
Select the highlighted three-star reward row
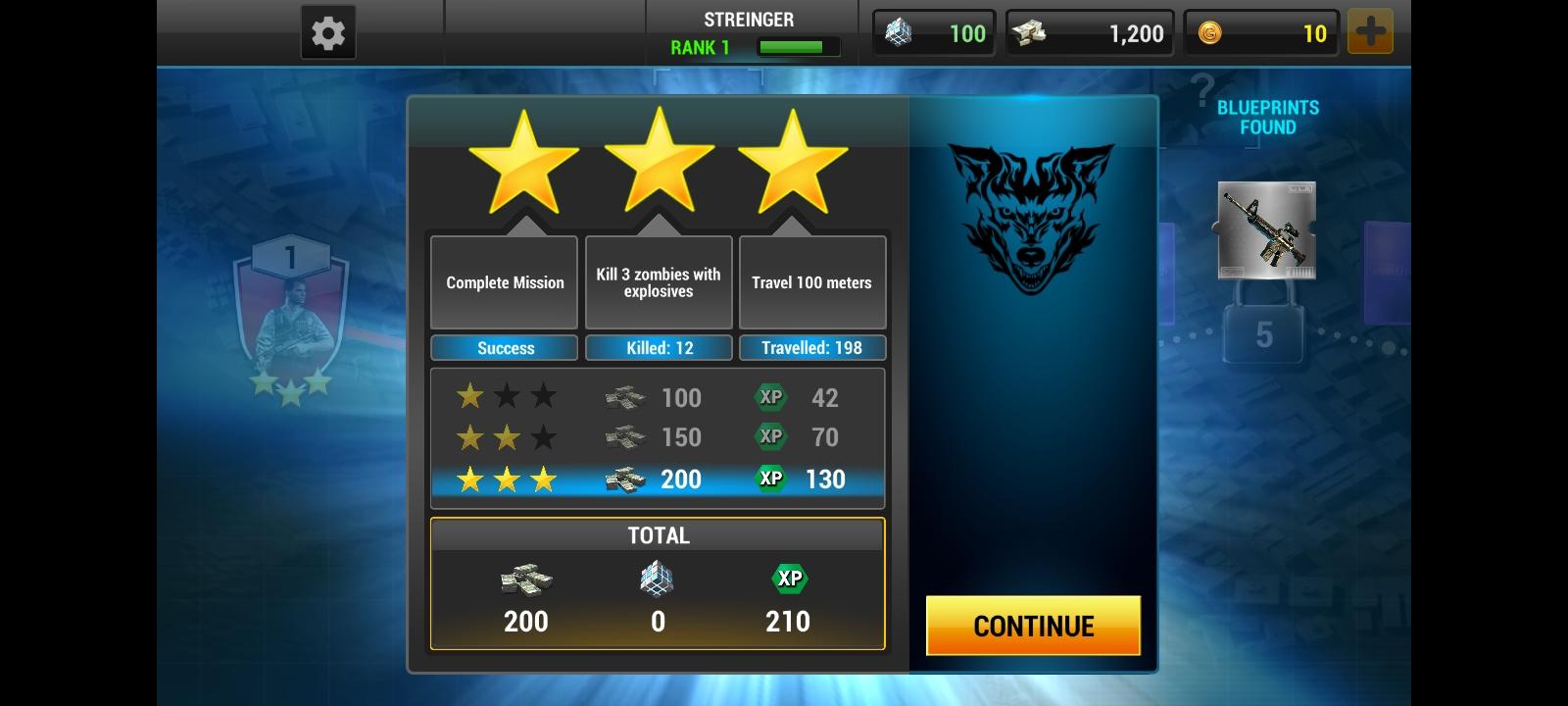[658, 479]
